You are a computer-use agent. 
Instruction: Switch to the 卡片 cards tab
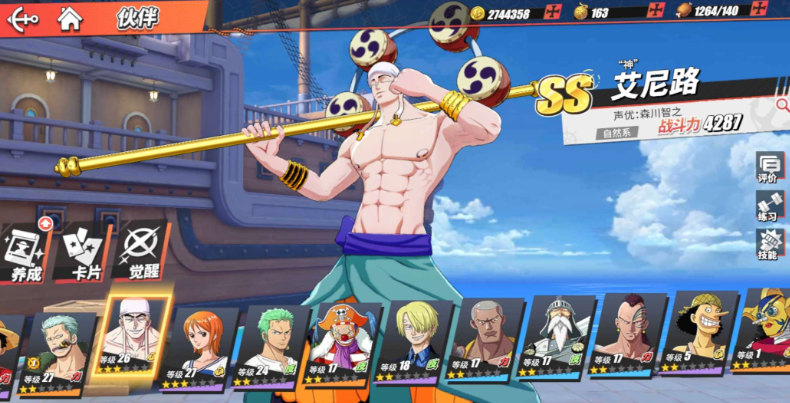85,253
